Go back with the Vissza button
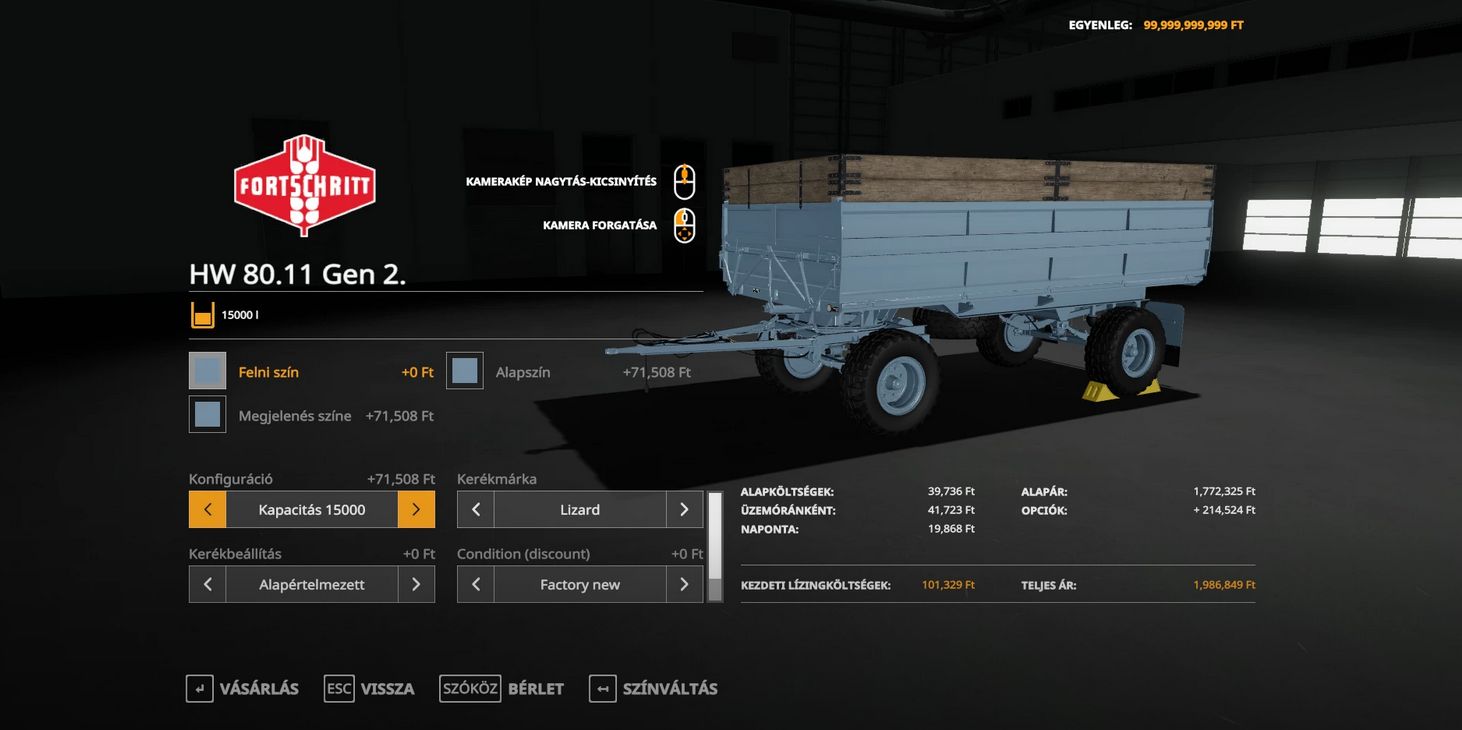This screenshot has height=730, width=1462. click(370, 688)
